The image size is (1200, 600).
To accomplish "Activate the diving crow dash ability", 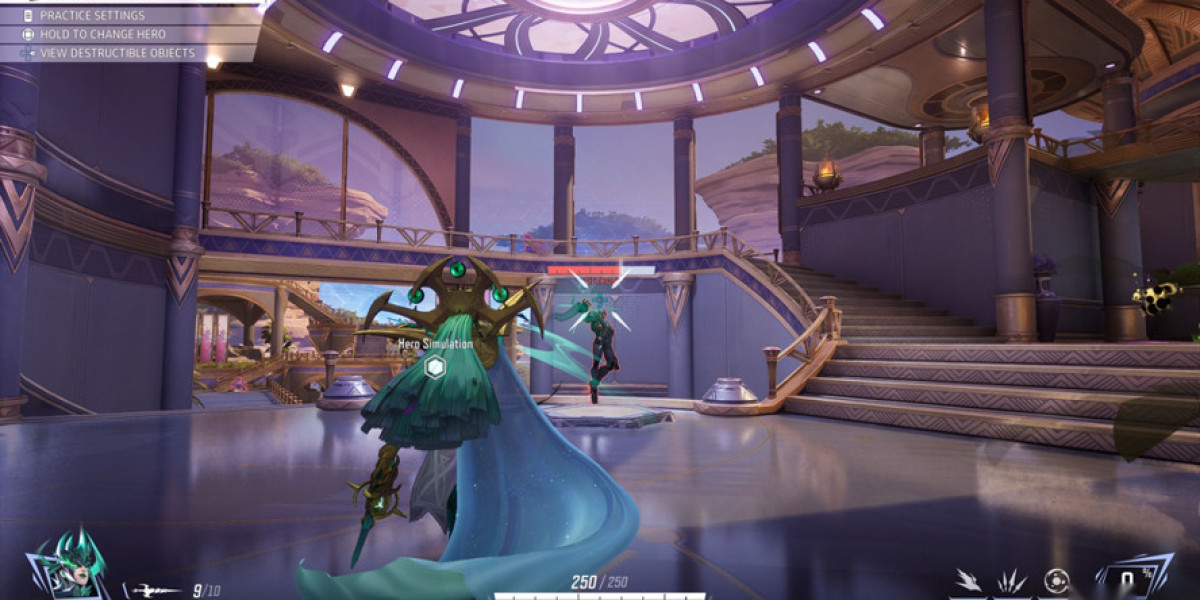I will coord(968,581).
